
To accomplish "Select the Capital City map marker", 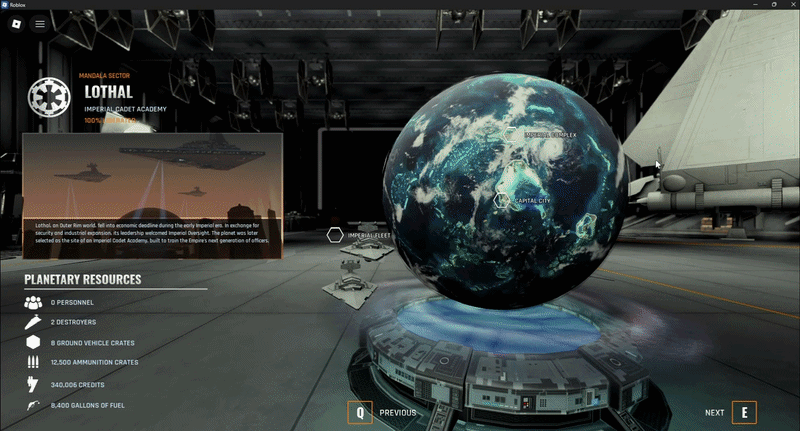I will click(502, 200).
